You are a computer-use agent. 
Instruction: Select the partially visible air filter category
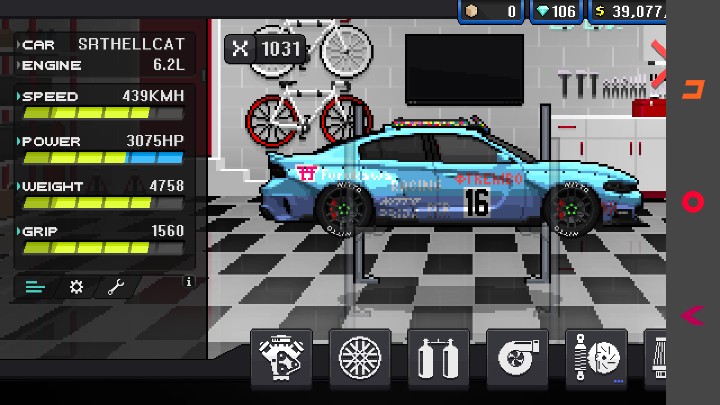point(659,358)
